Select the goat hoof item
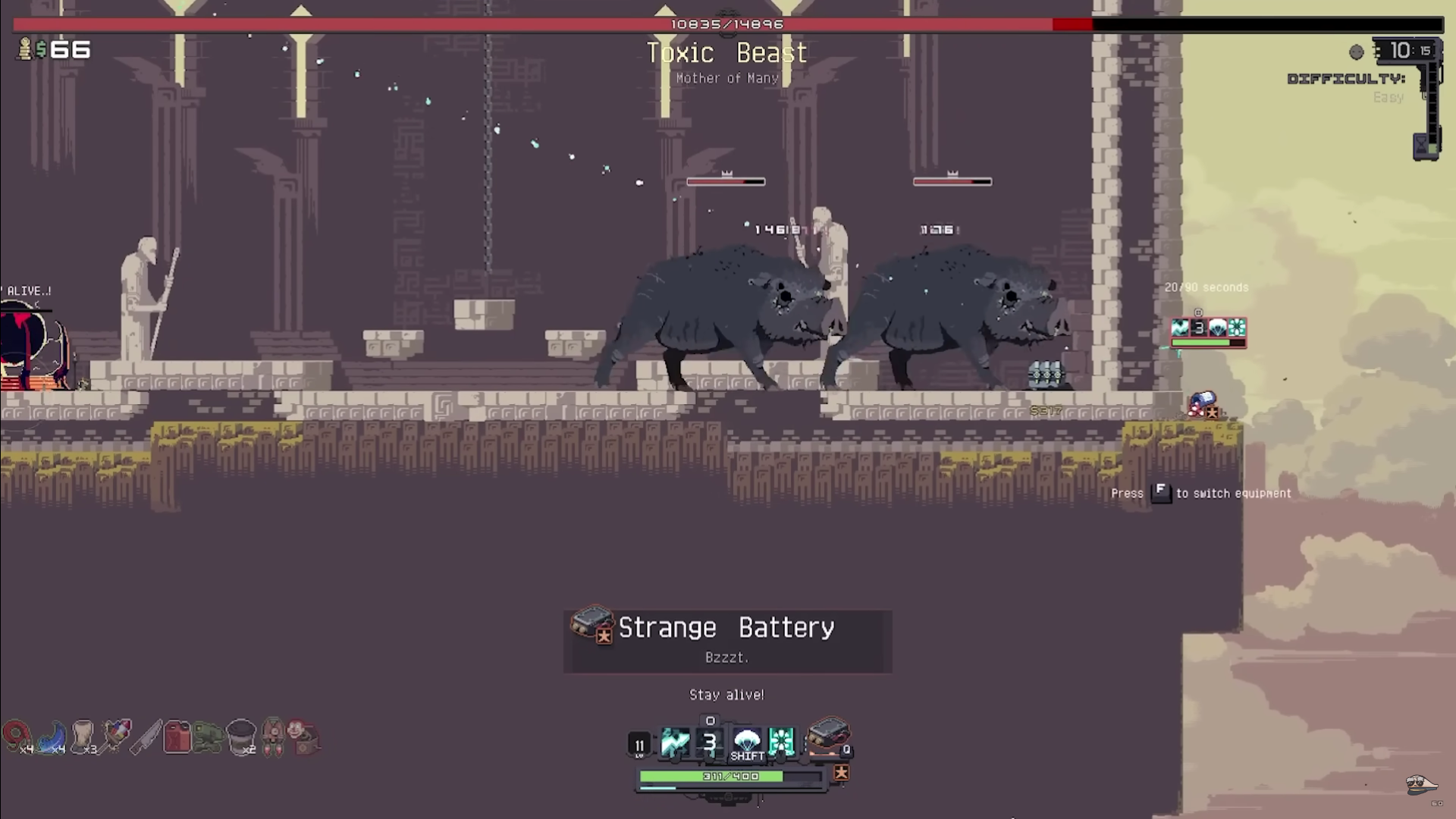 pyautogui.click(x=83, y=736)
